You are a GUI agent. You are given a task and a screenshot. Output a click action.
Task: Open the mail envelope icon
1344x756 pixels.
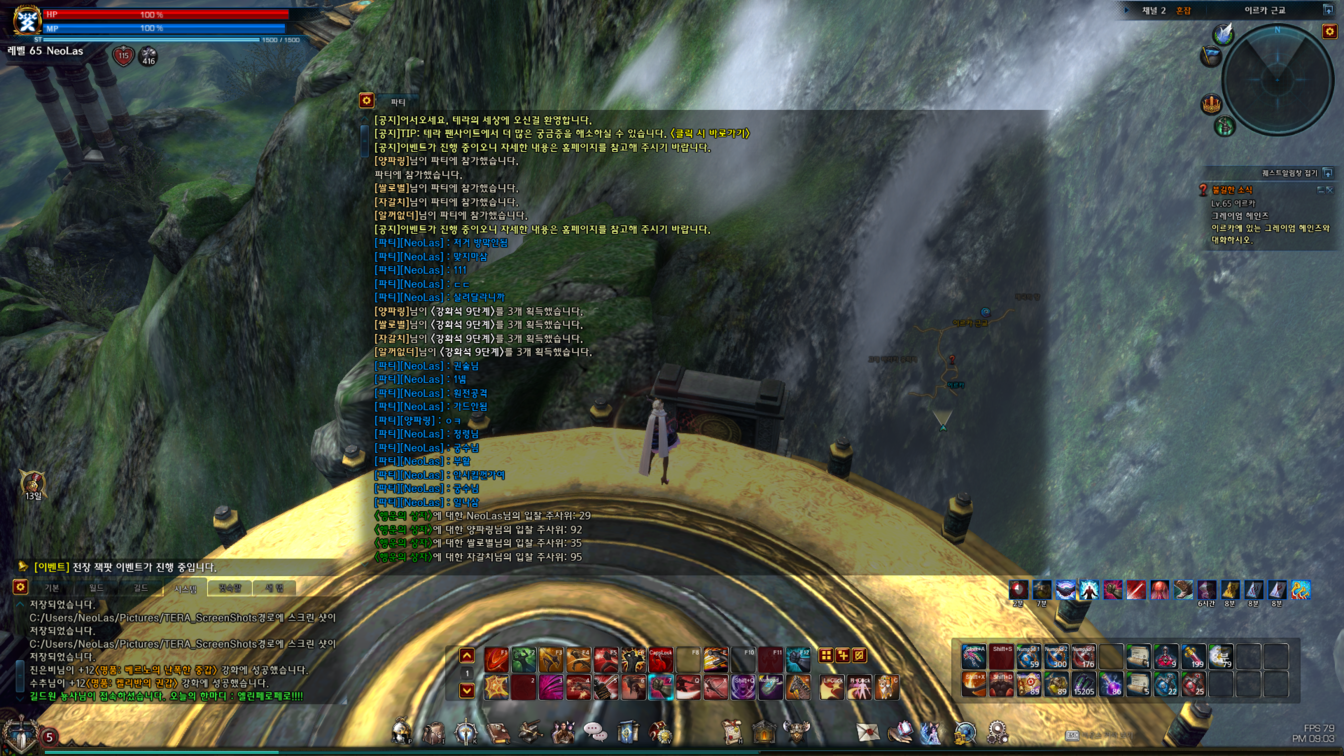coord(867,733)
